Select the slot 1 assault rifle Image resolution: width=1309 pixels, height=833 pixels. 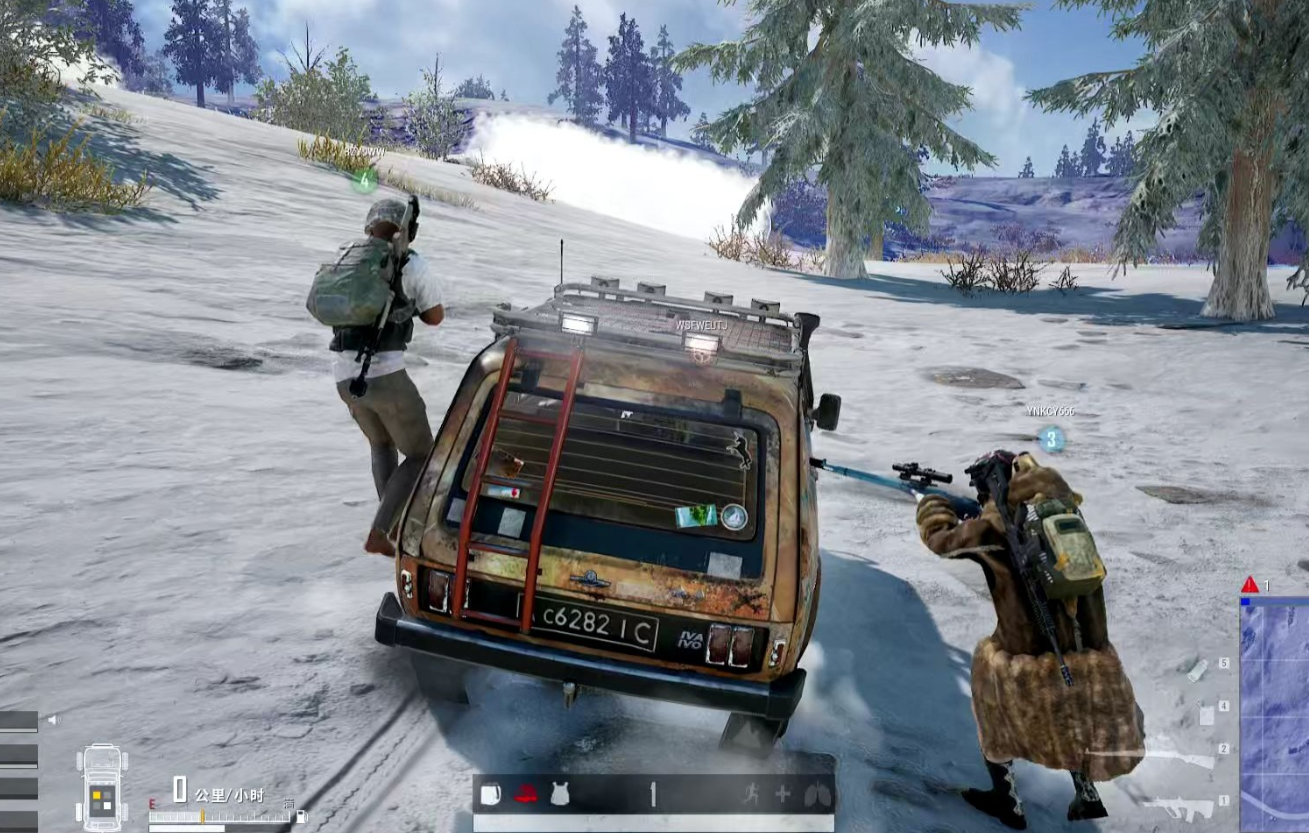click(x=1179, y=806)
